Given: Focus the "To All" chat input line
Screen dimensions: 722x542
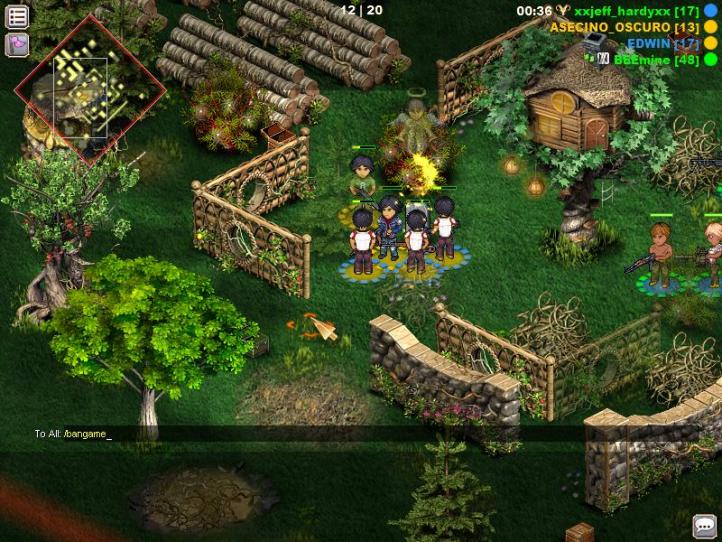Looking at the screenshot, I should (x=300, y=434).
